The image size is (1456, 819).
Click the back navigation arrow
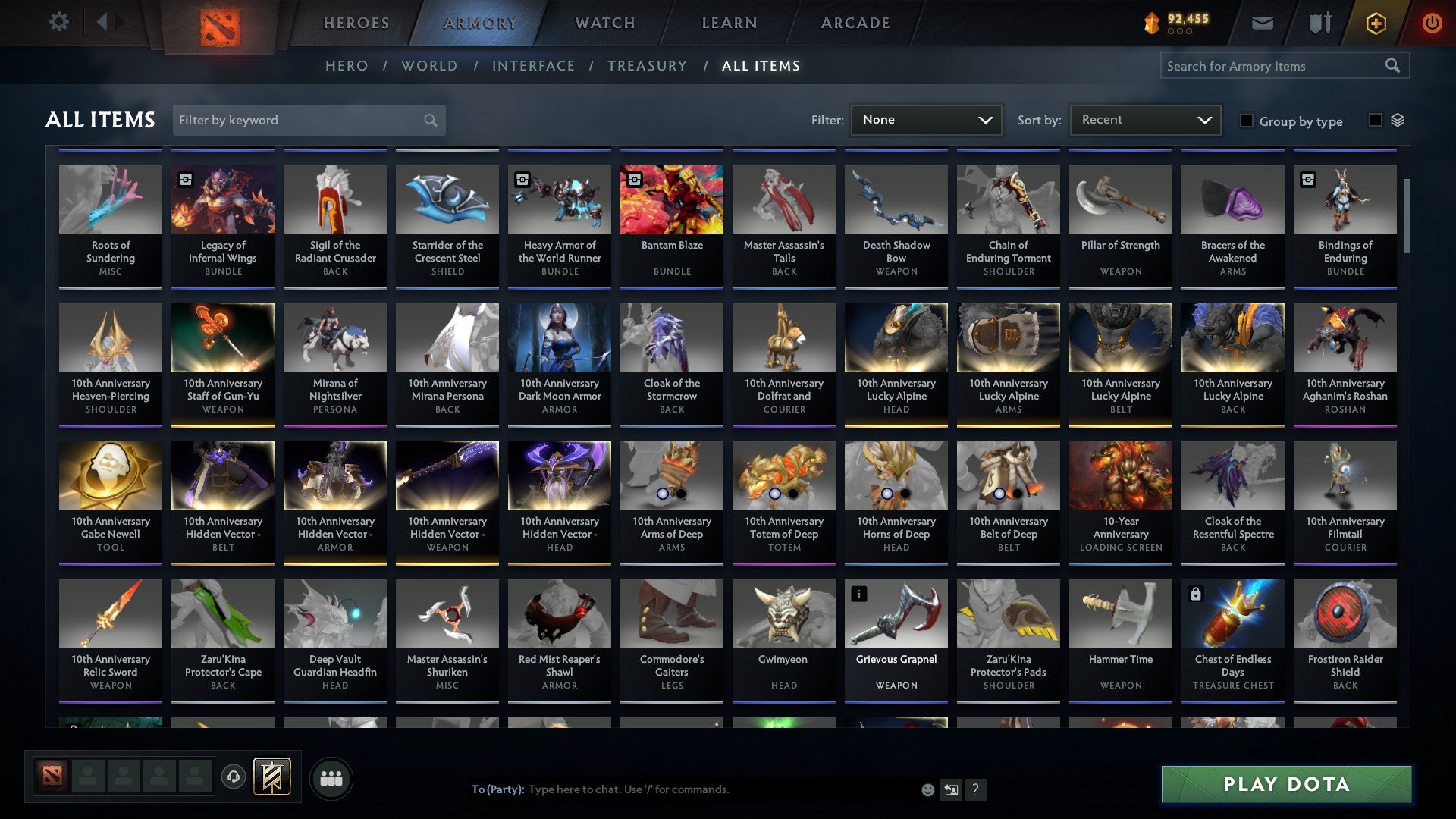pyautogui.click(x=103, y=22)
